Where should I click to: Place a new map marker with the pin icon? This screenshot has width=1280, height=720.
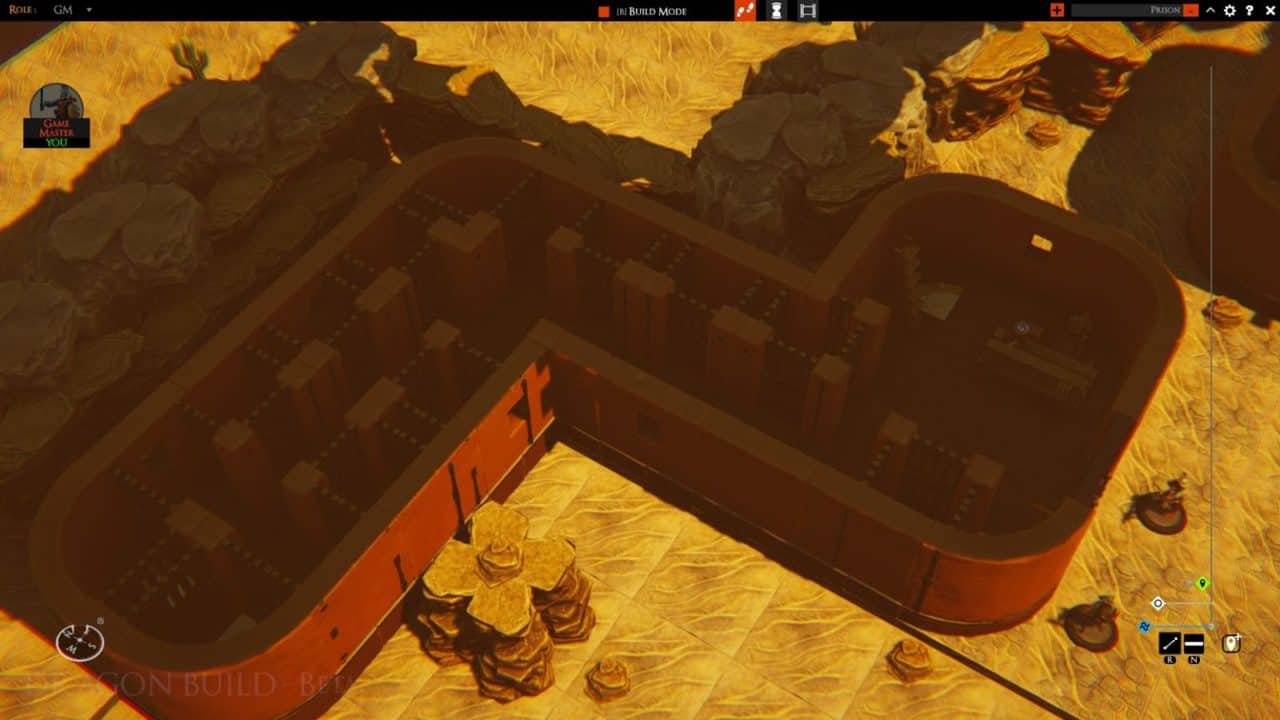click(1231, 642)
